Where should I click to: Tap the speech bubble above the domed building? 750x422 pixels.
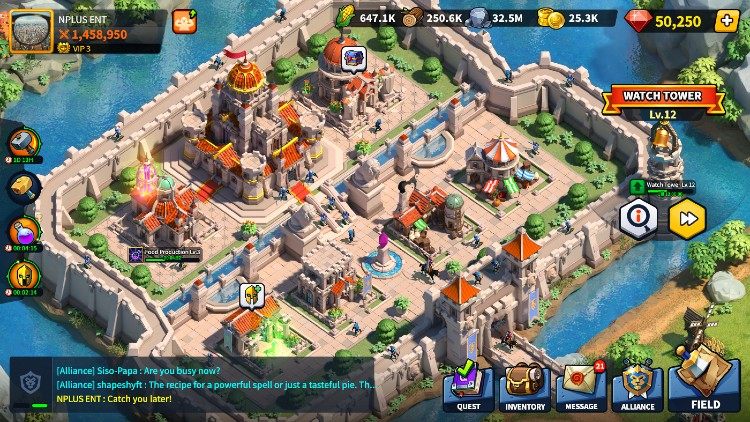352,58
